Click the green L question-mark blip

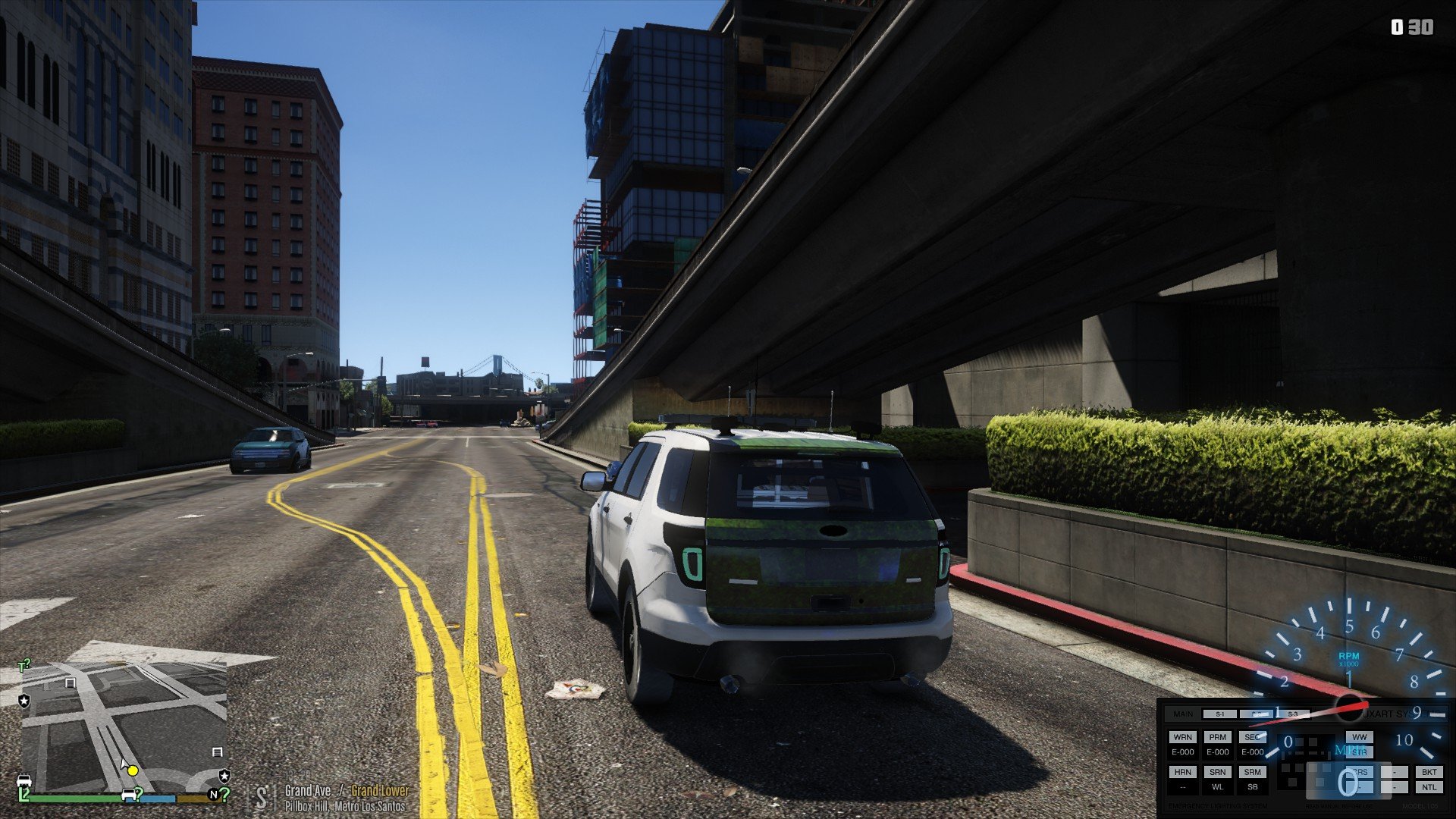point(24,794)
